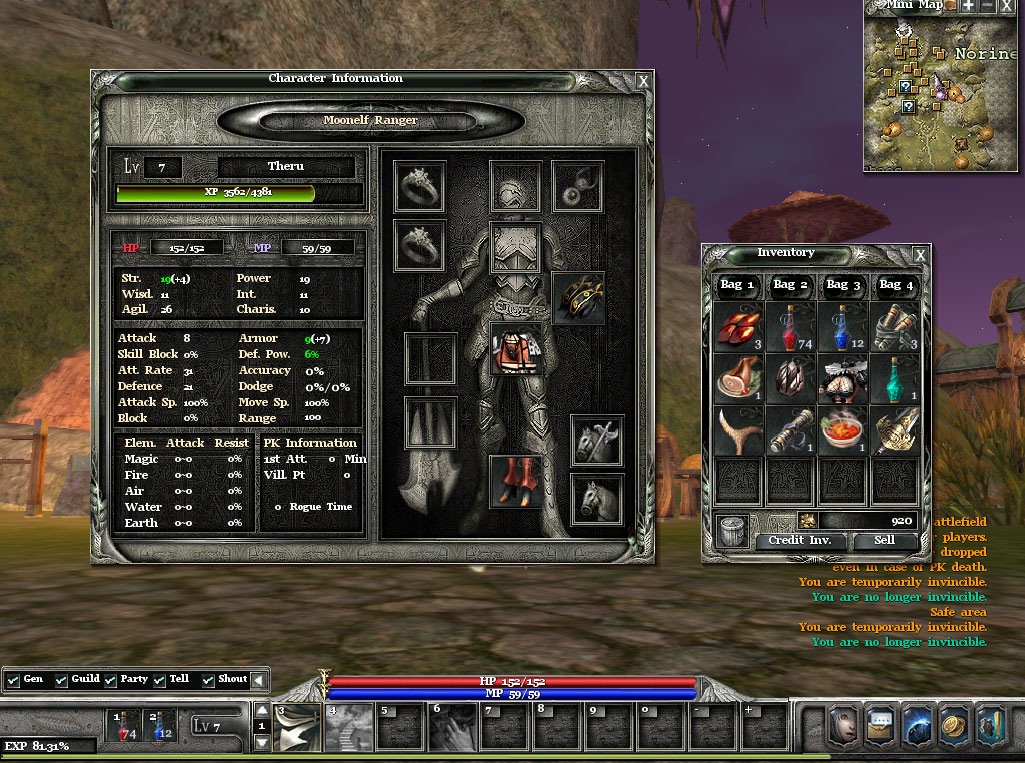This screenshot has width=1025, height=763.
Task: Select the blue mana potion in the inventory
Action: [x=843, y=328]
